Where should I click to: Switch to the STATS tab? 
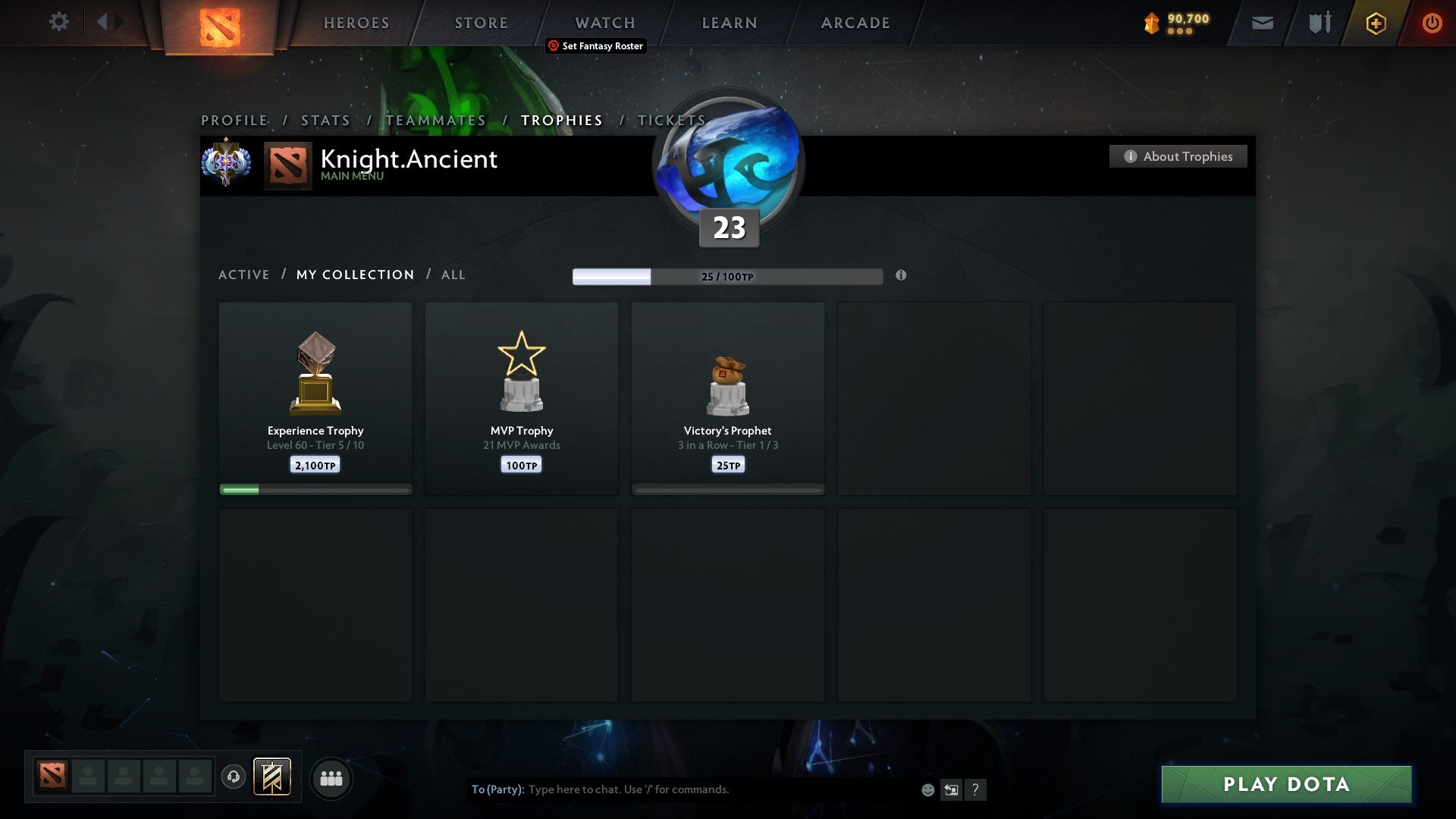pos(325,120)
